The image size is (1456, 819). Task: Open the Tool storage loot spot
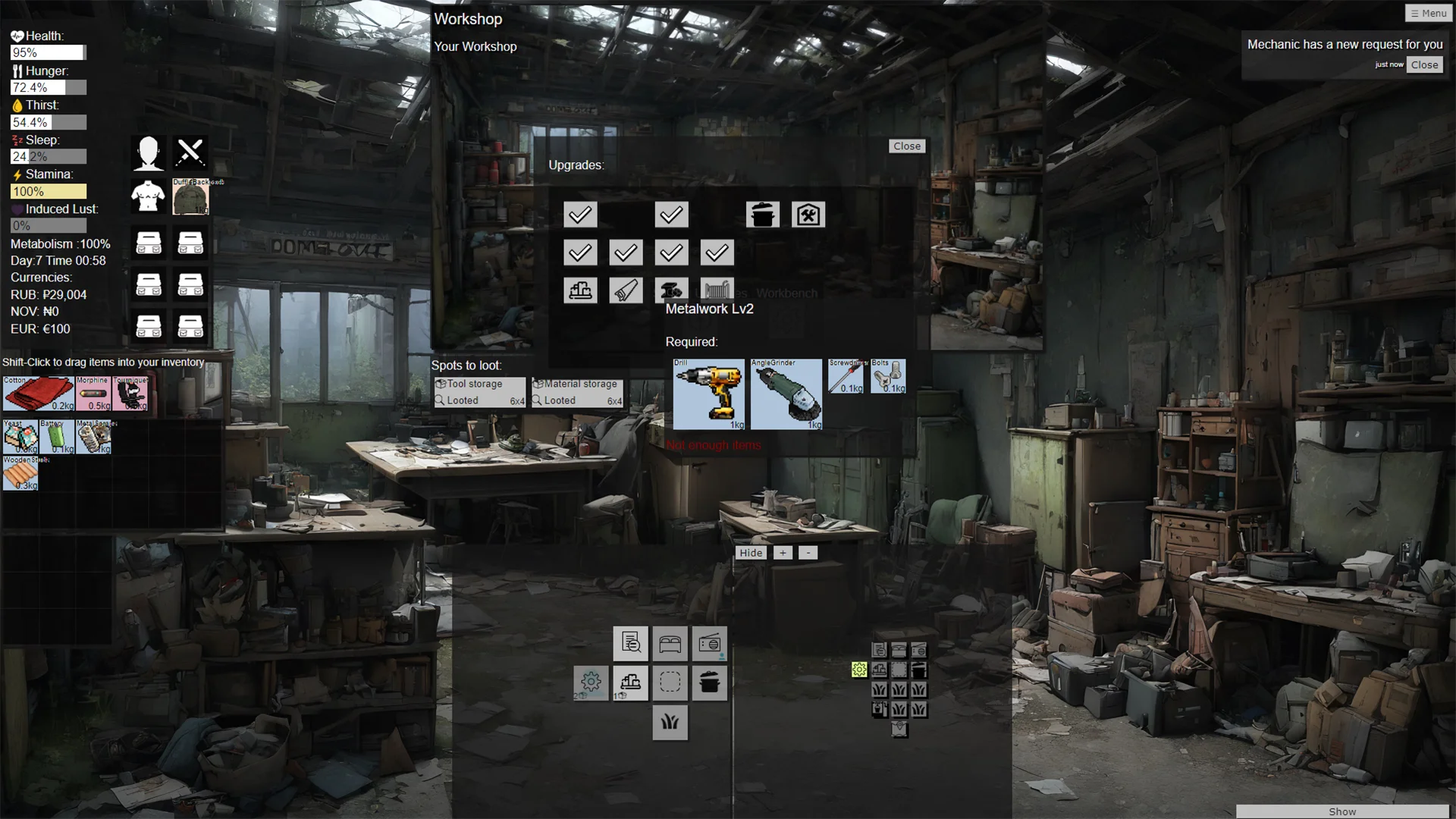click(479, 392)
